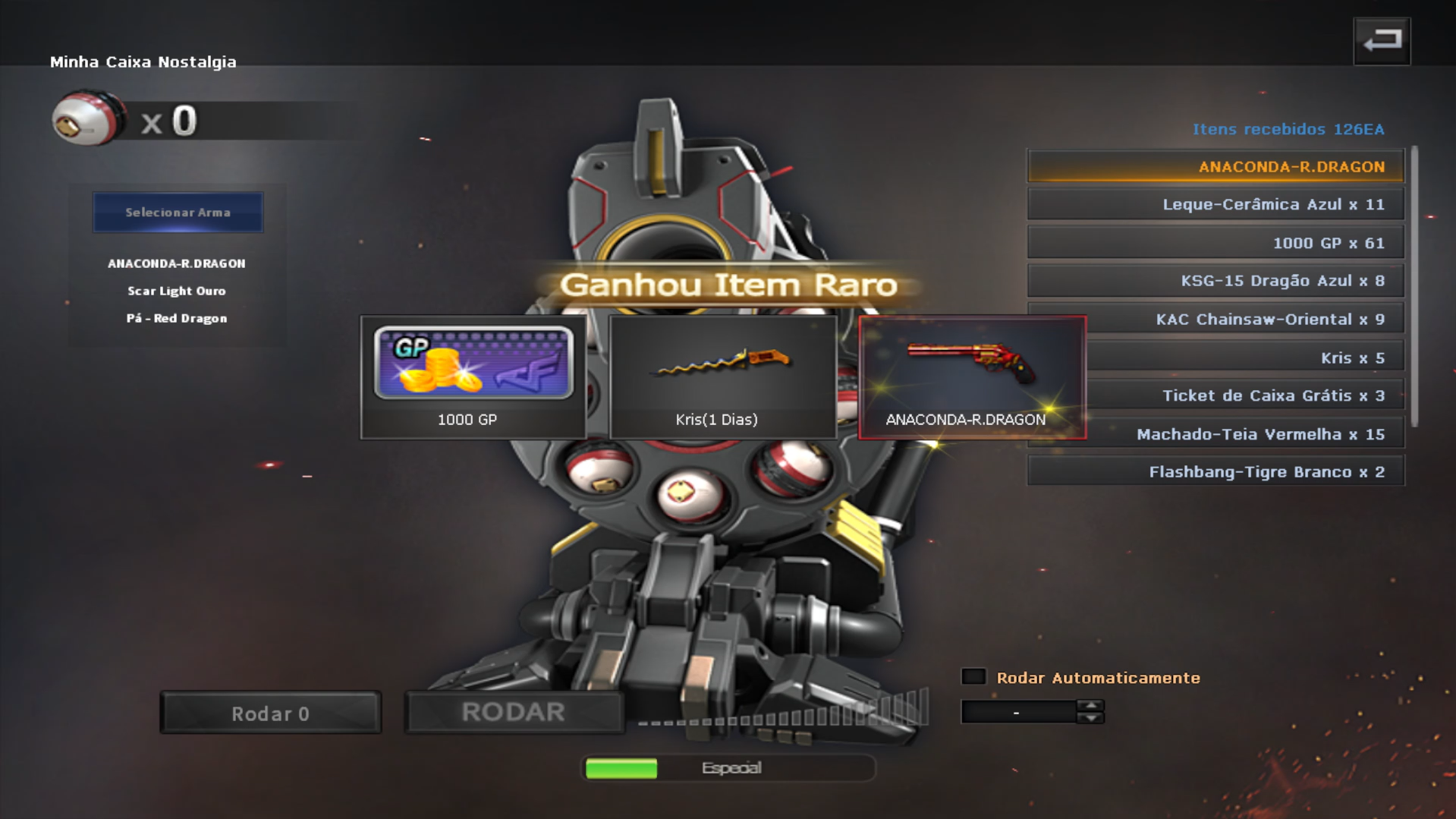1456x819 pixels.
Task: Choose ANACONDA-R.DRAGON in weapon list
Action: (176, 263)
